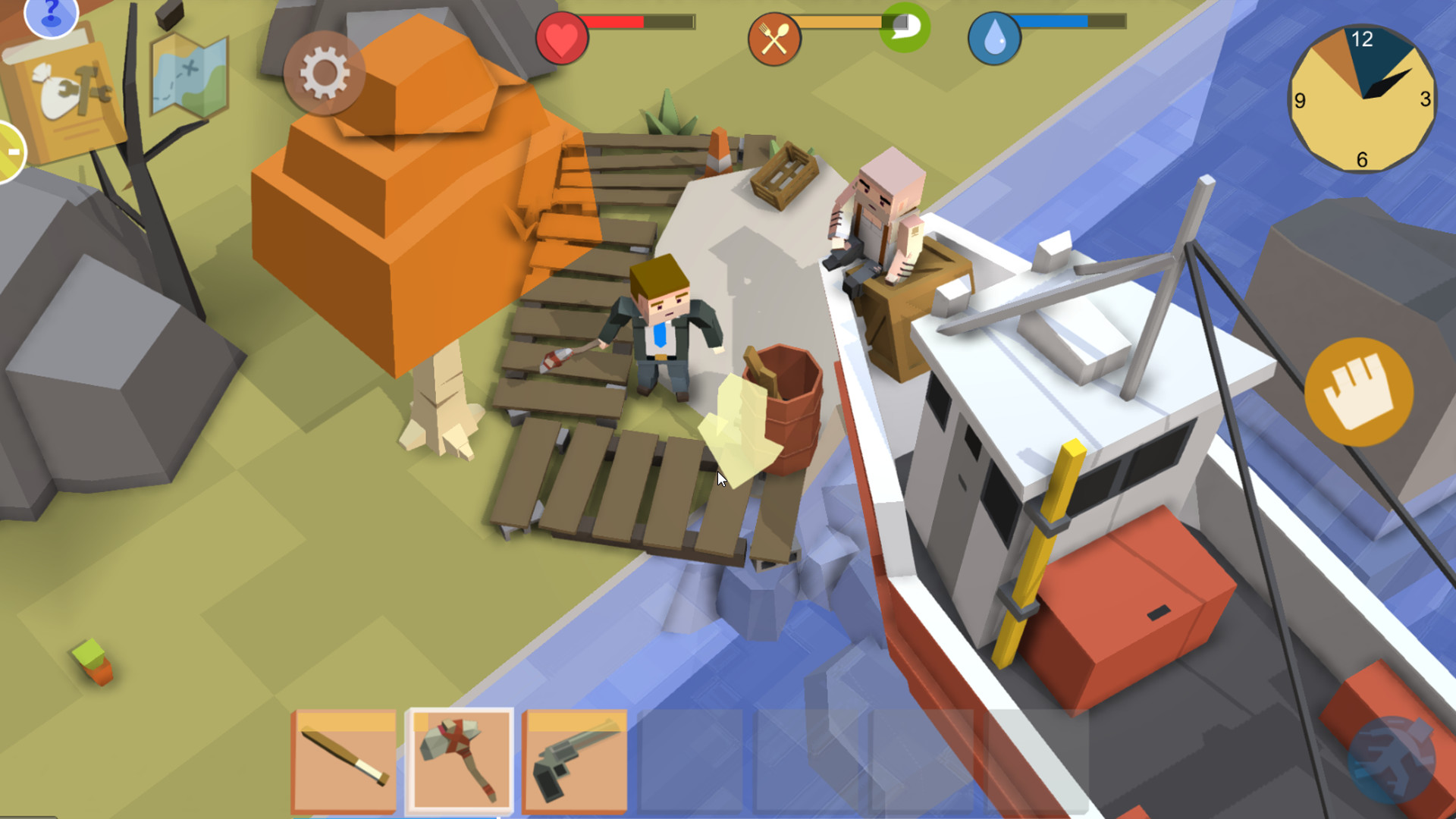Click the glowing paper near the barrel
The image size is (1456, 819).
[739, 425]
